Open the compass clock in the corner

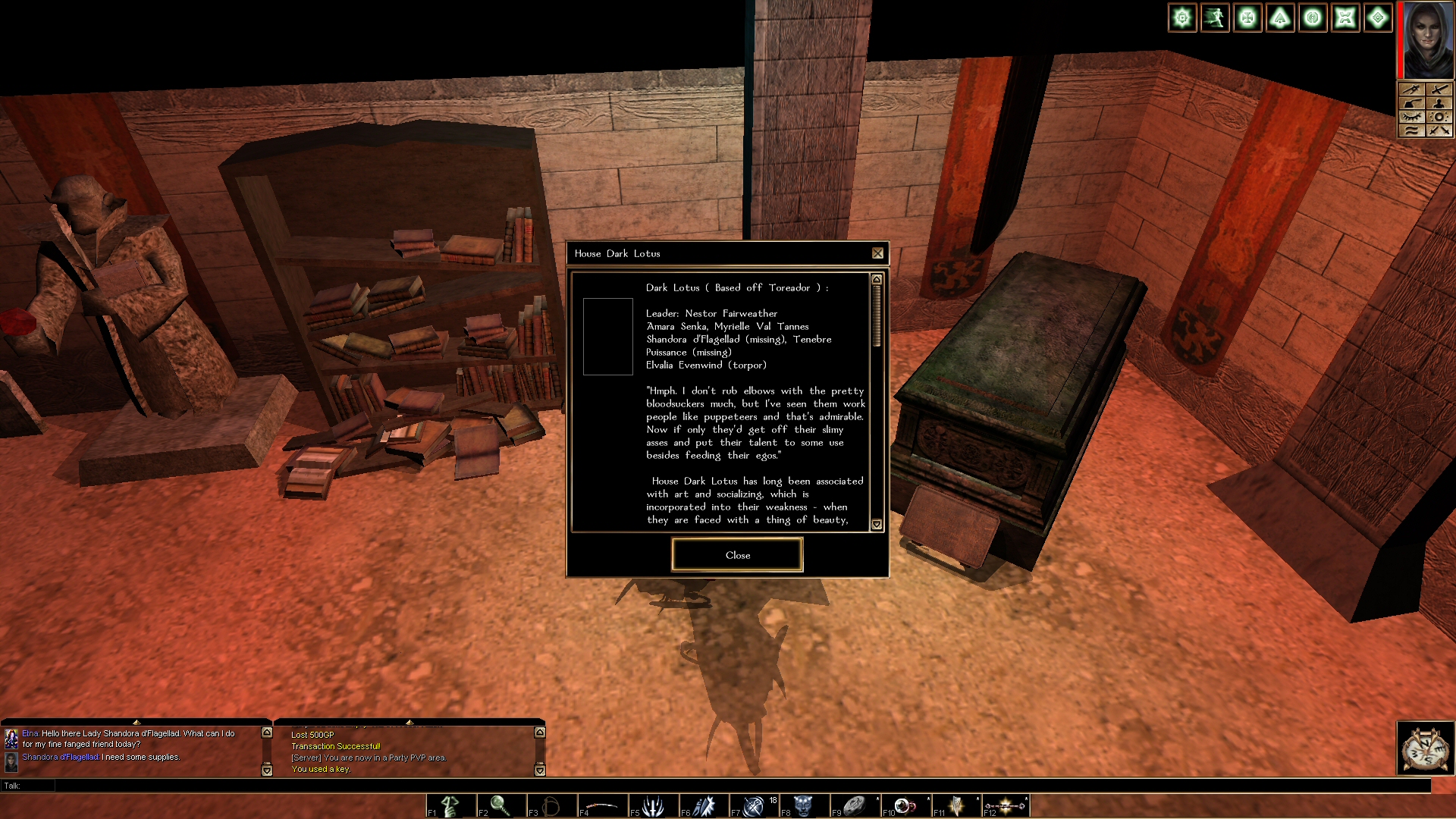tap(1426, 748)
